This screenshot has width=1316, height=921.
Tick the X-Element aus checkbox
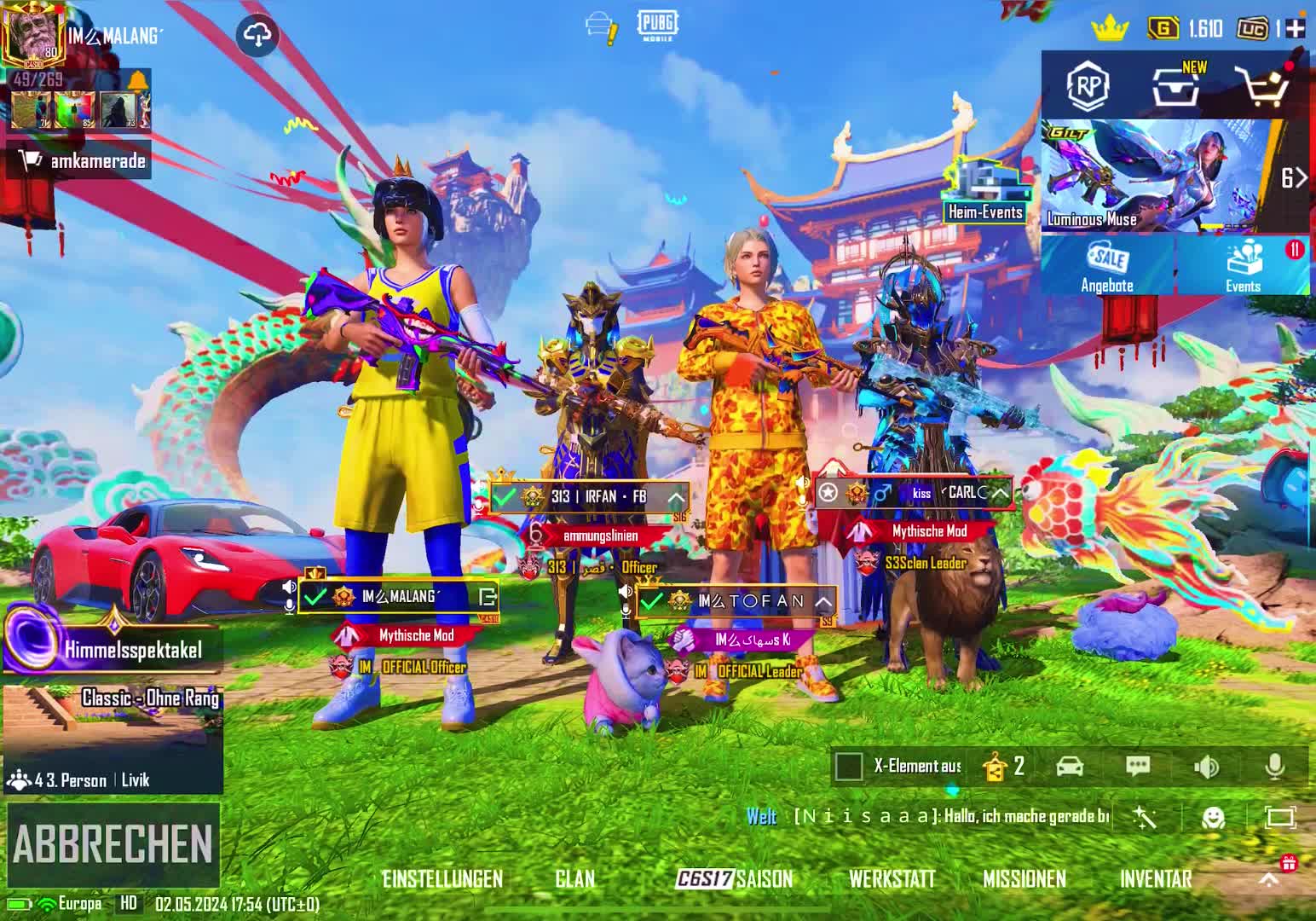(849, 767)
